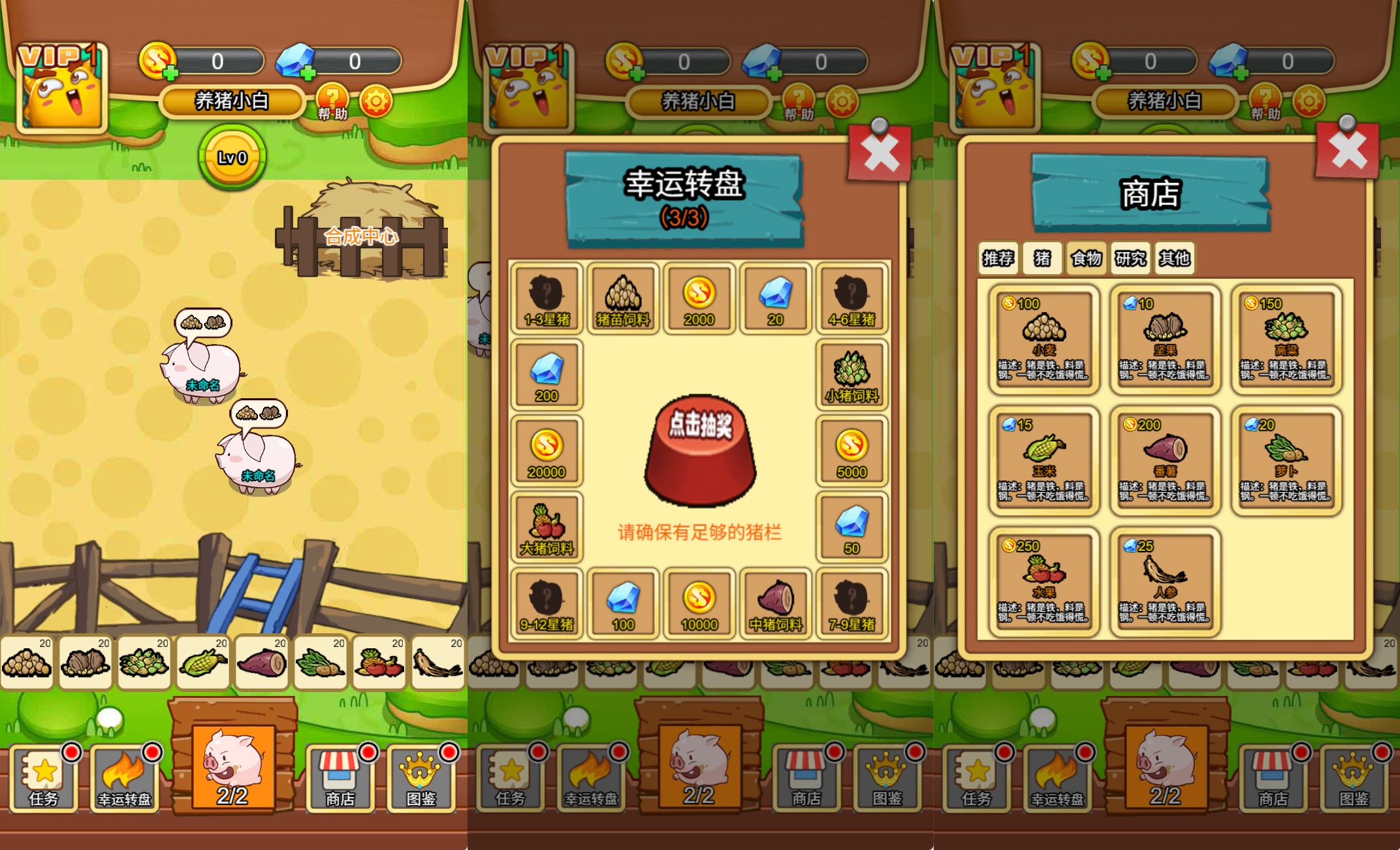
Task: Select the 猪 shop tab
Action: pos(1042,259)
